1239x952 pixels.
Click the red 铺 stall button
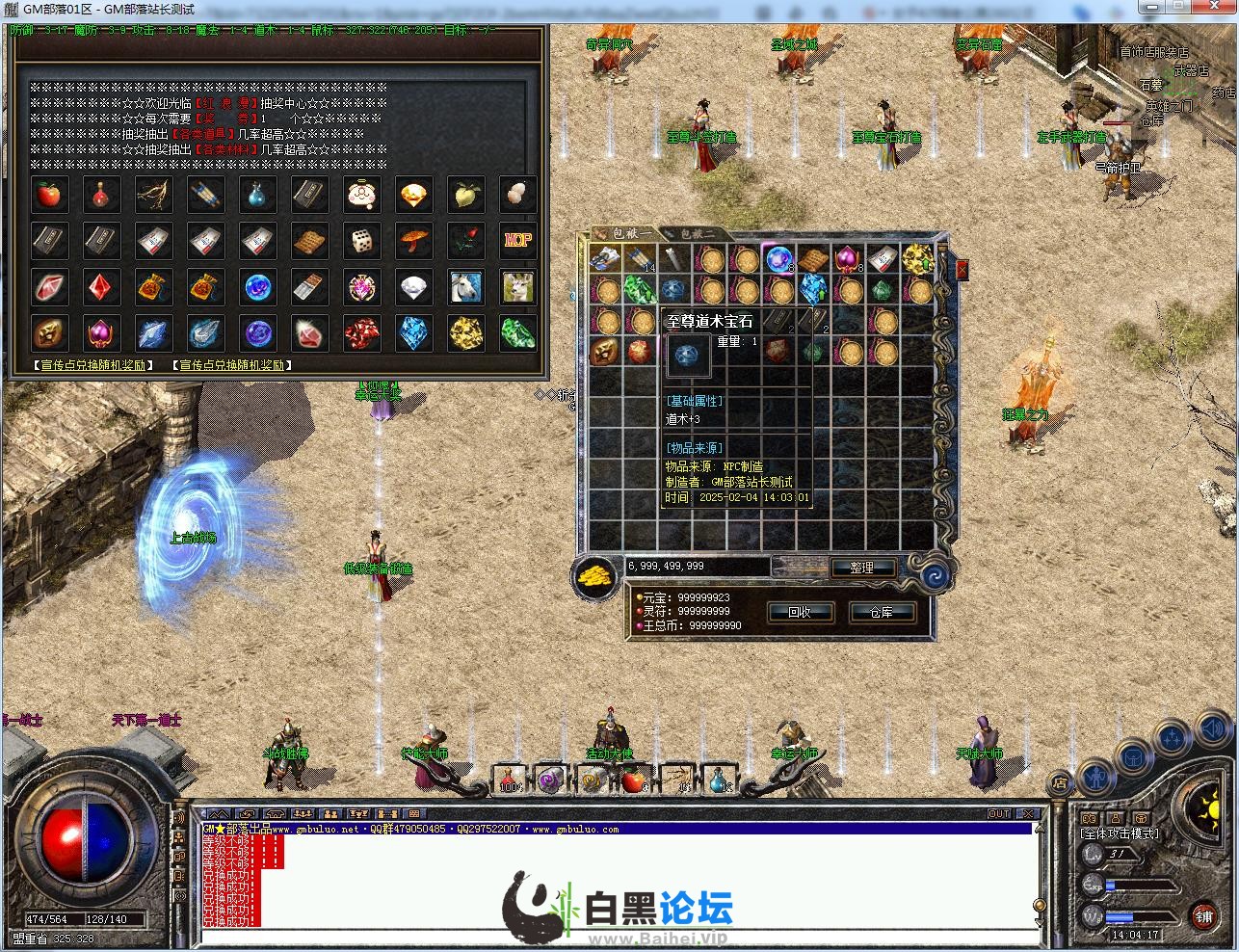[1203, 914]
